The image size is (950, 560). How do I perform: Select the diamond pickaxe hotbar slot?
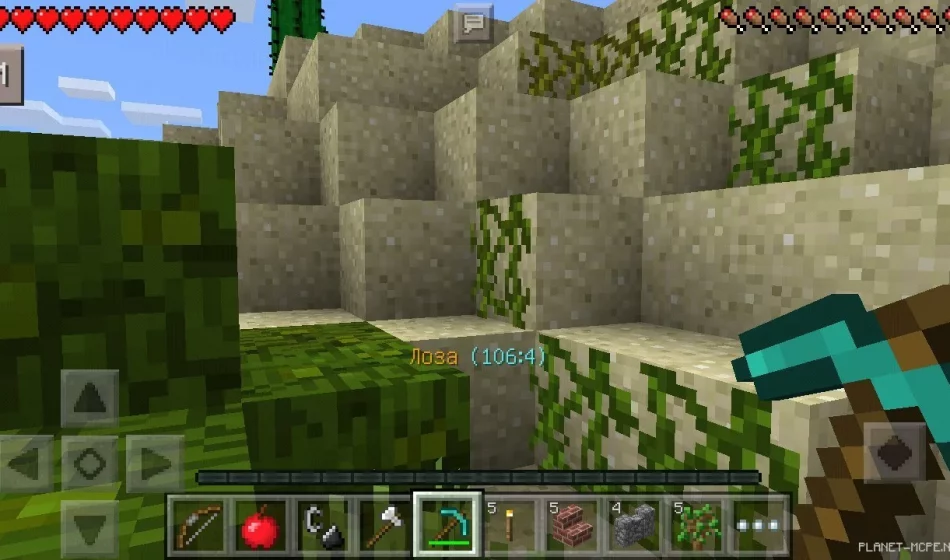pyautogui.click(x=448, y=524)
